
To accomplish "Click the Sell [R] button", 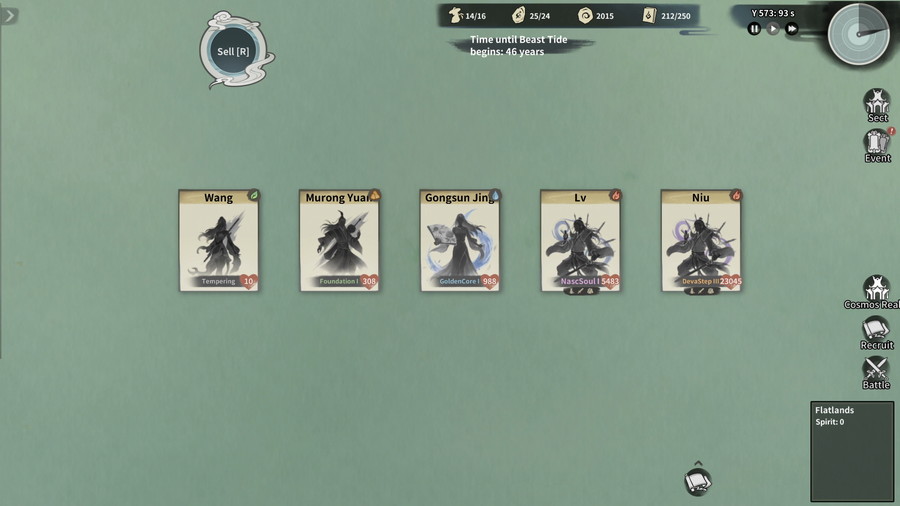I will point(233,51).
